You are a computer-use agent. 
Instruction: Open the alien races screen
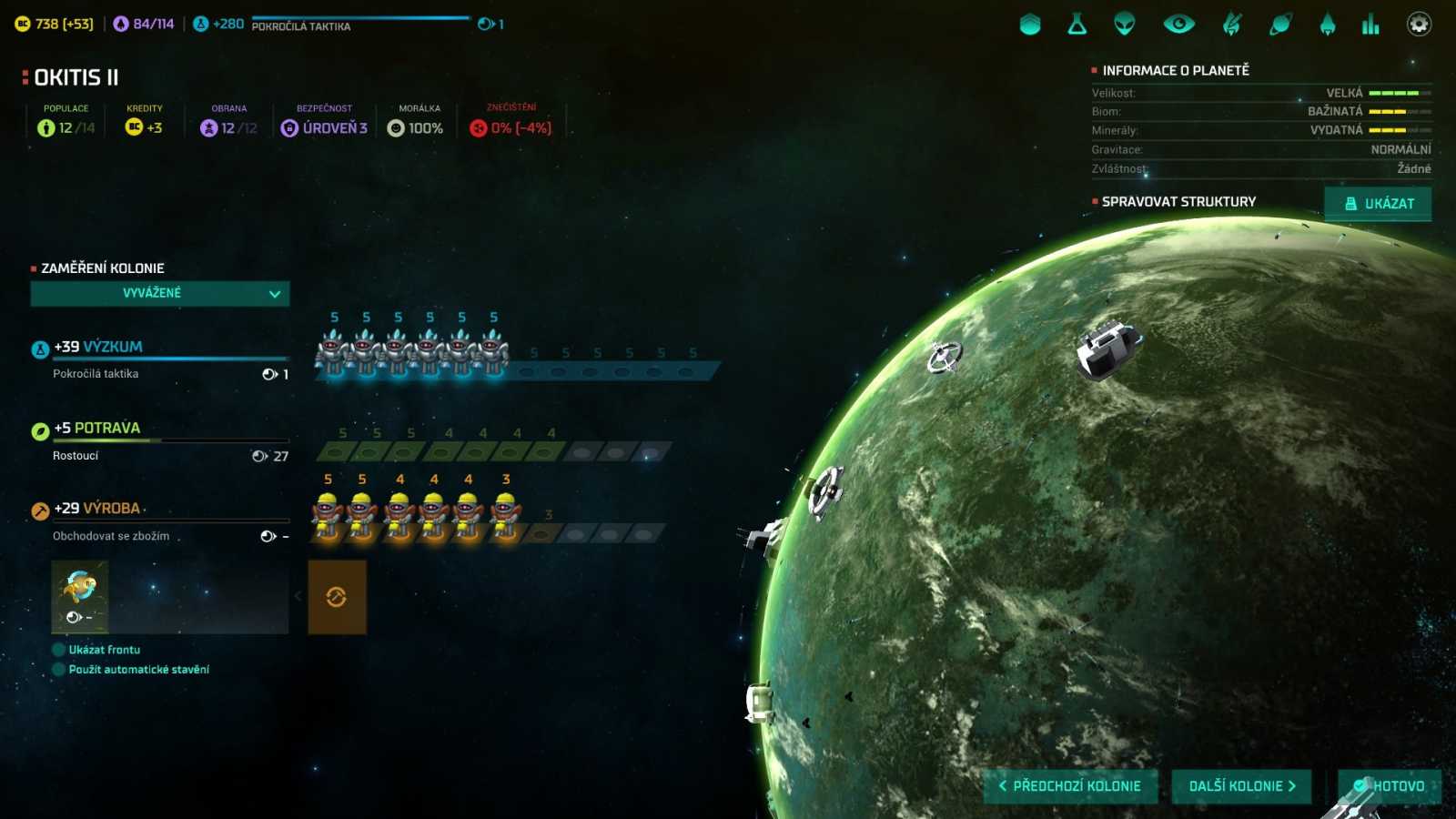[x=1125, y=25]
